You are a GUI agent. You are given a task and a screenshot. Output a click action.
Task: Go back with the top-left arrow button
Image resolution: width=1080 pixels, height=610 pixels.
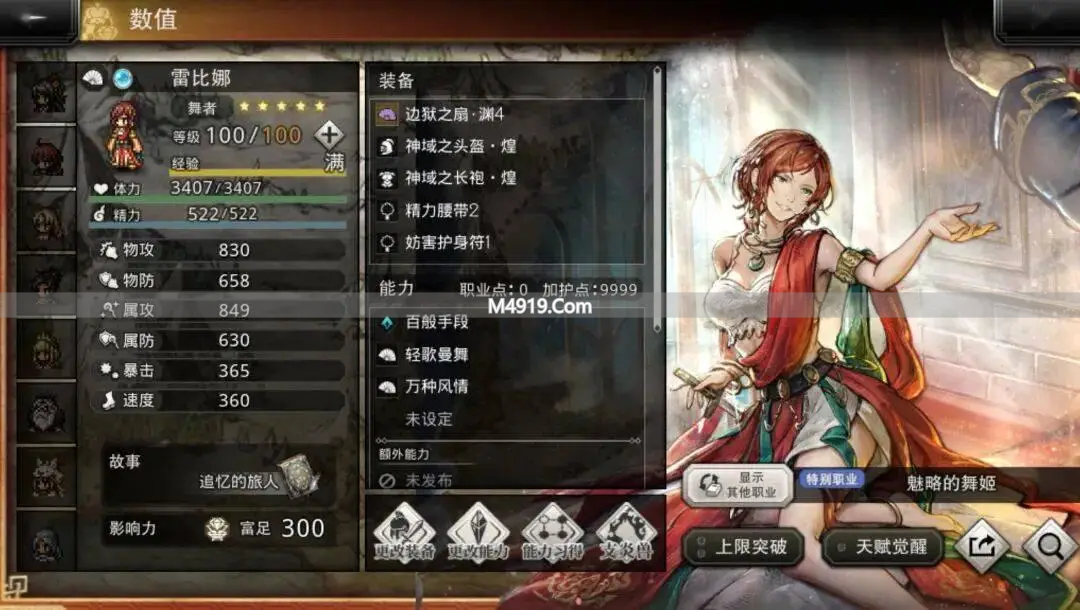(x=38, y=20)
